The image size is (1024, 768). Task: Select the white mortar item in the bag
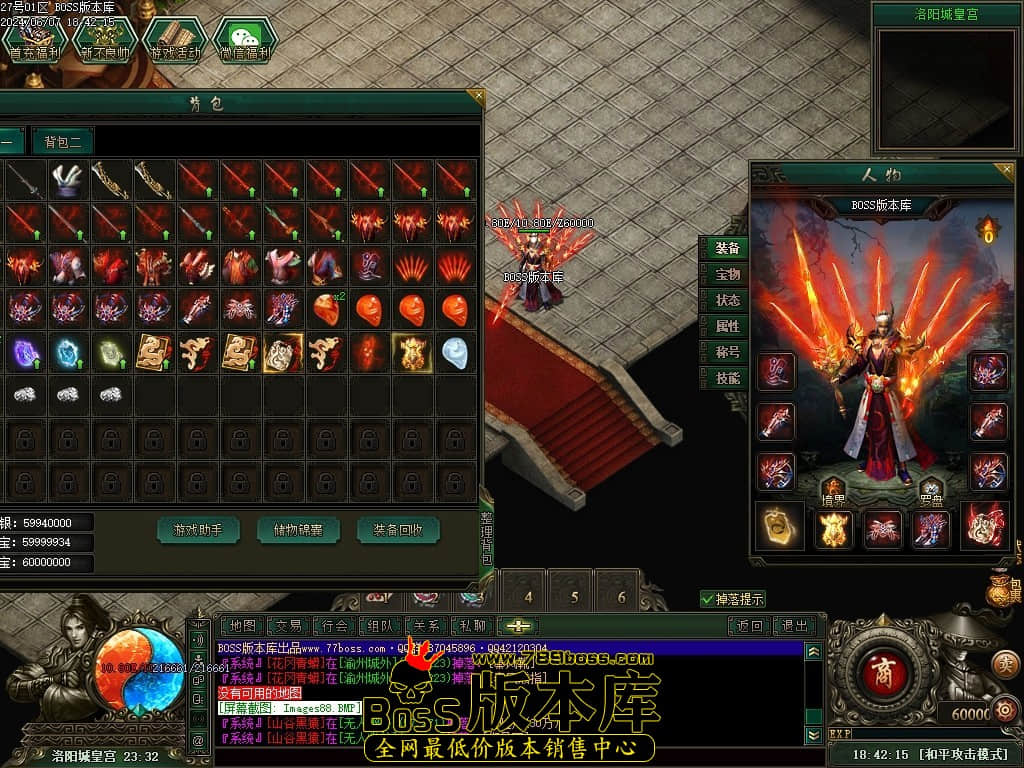point(67,181)
